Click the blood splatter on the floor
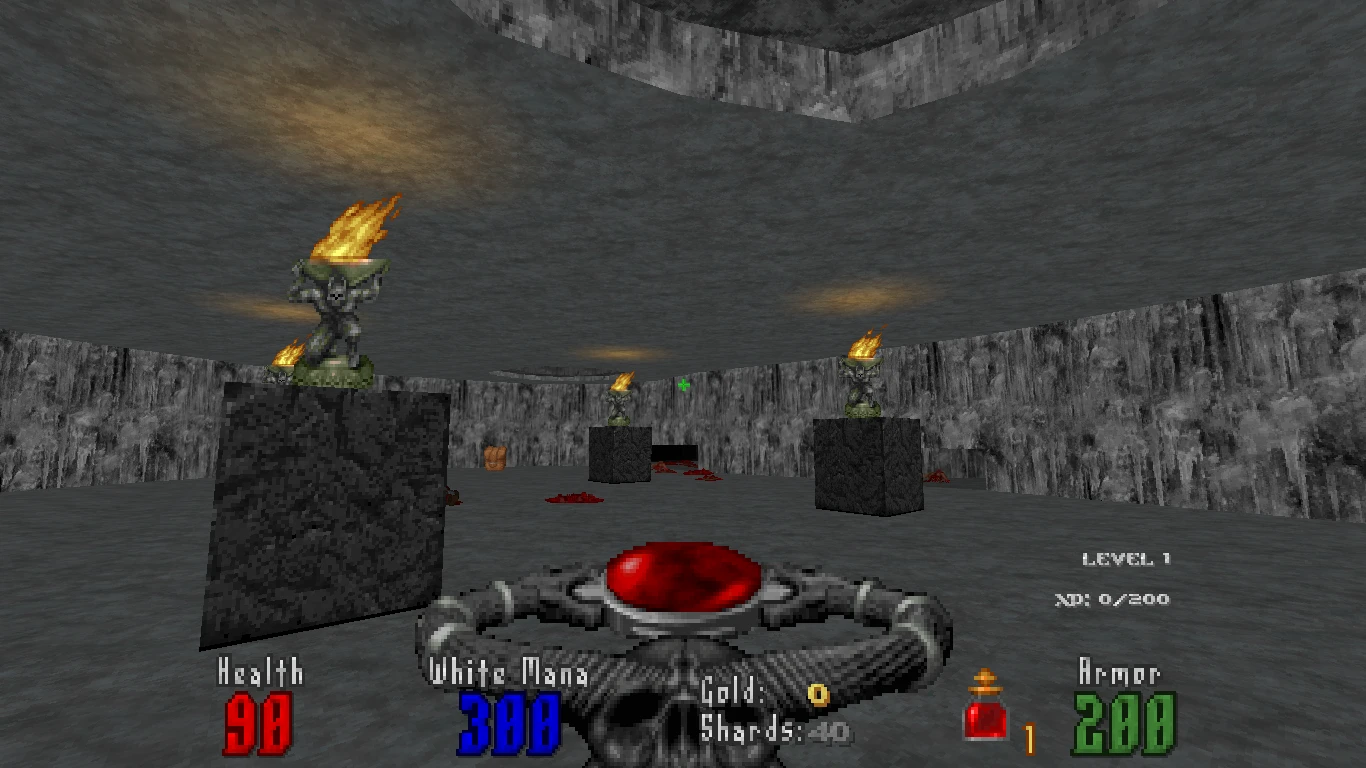The height and width of the screenshot is (768, 1366). coord(575,498)
